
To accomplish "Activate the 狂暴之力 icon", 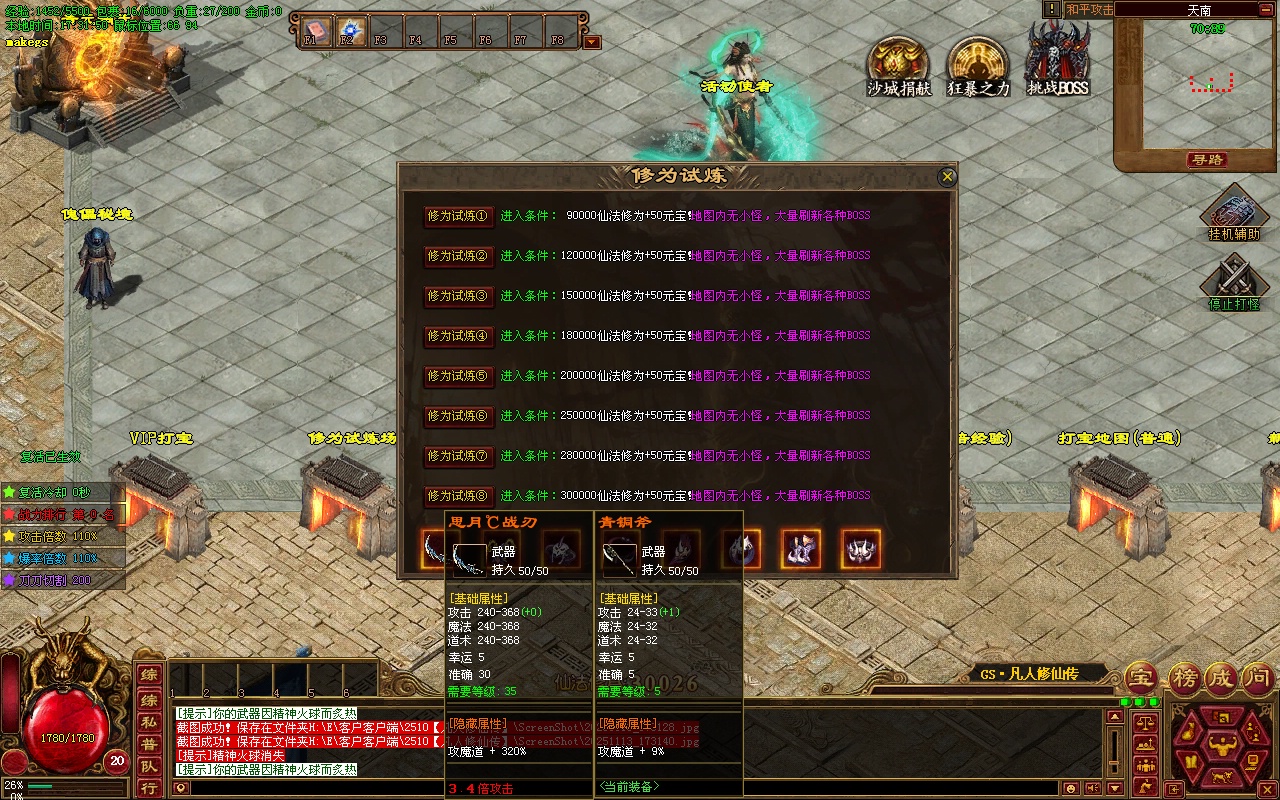I will click(978, 64).
